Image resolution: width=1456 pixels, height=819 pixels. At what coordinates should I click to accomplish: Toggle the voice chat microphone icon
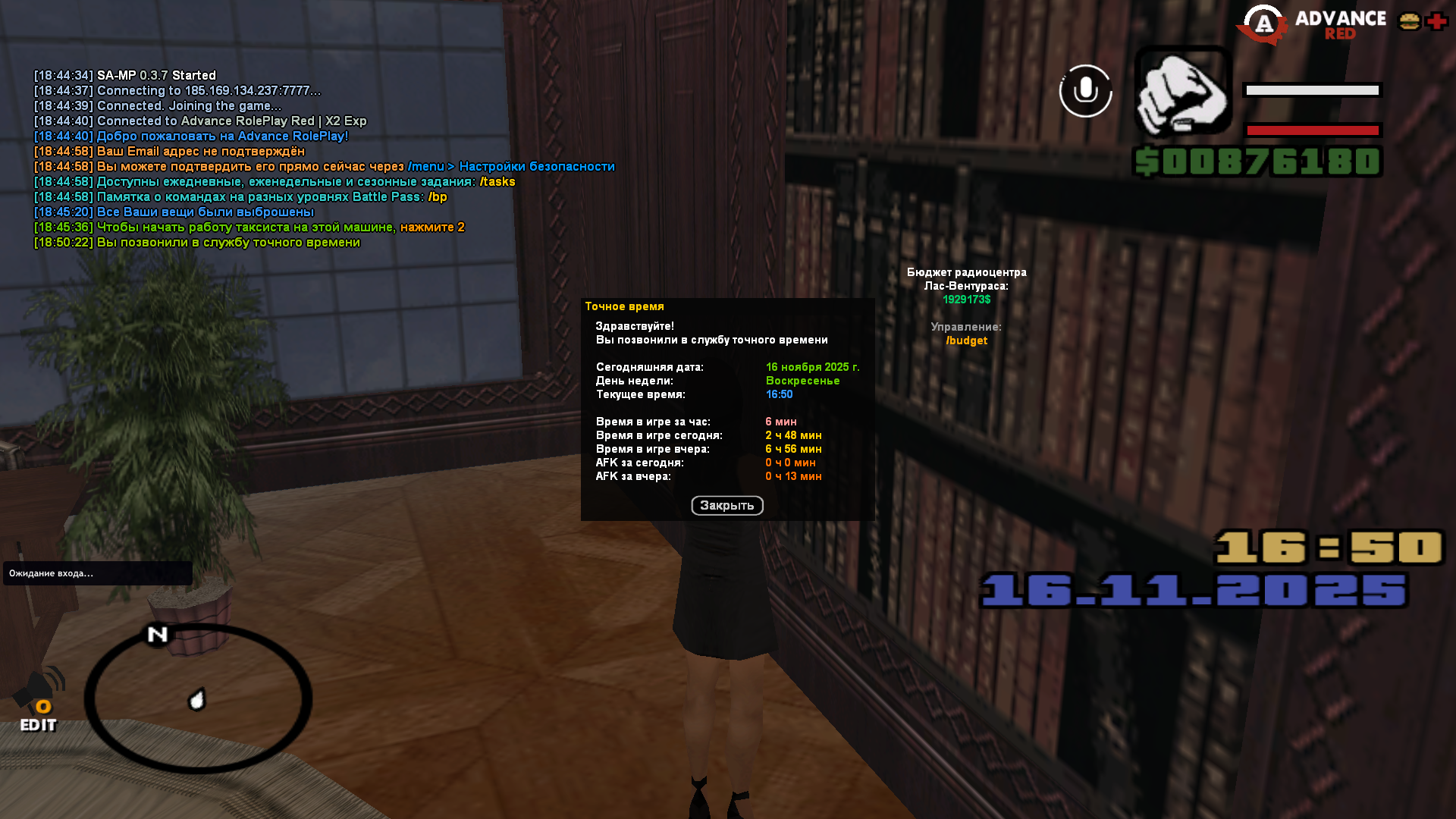coord(1085,91)
